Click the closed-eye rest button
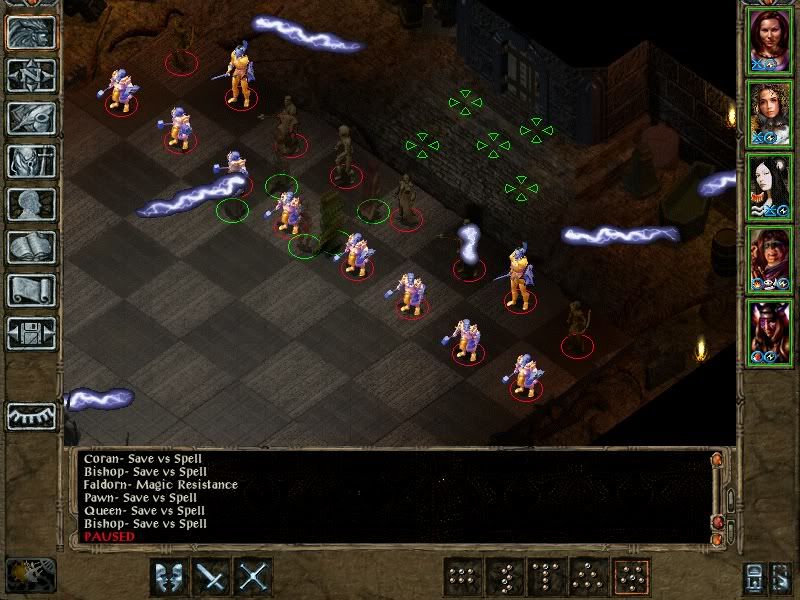The width and height of the screenshot is (800, 600). coord(31,415)
